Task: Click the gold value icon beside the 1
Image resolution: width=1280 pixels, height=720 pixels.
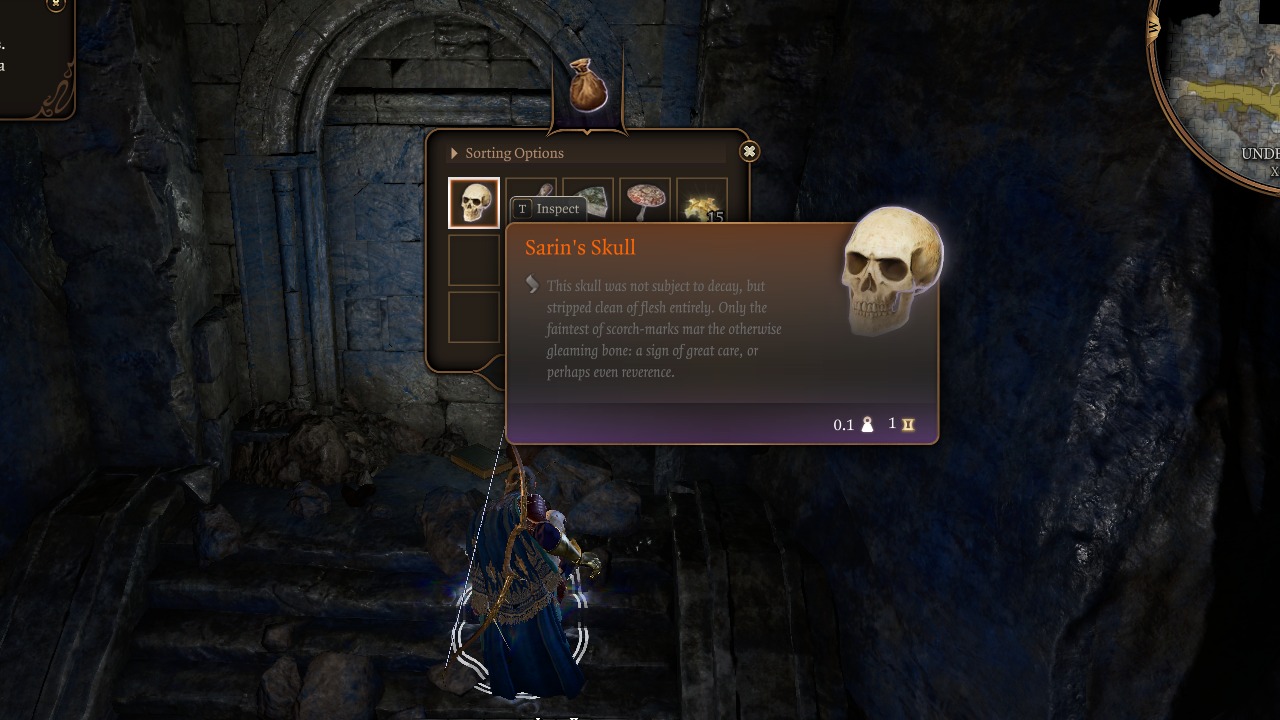Action: (x=906, y=423)
